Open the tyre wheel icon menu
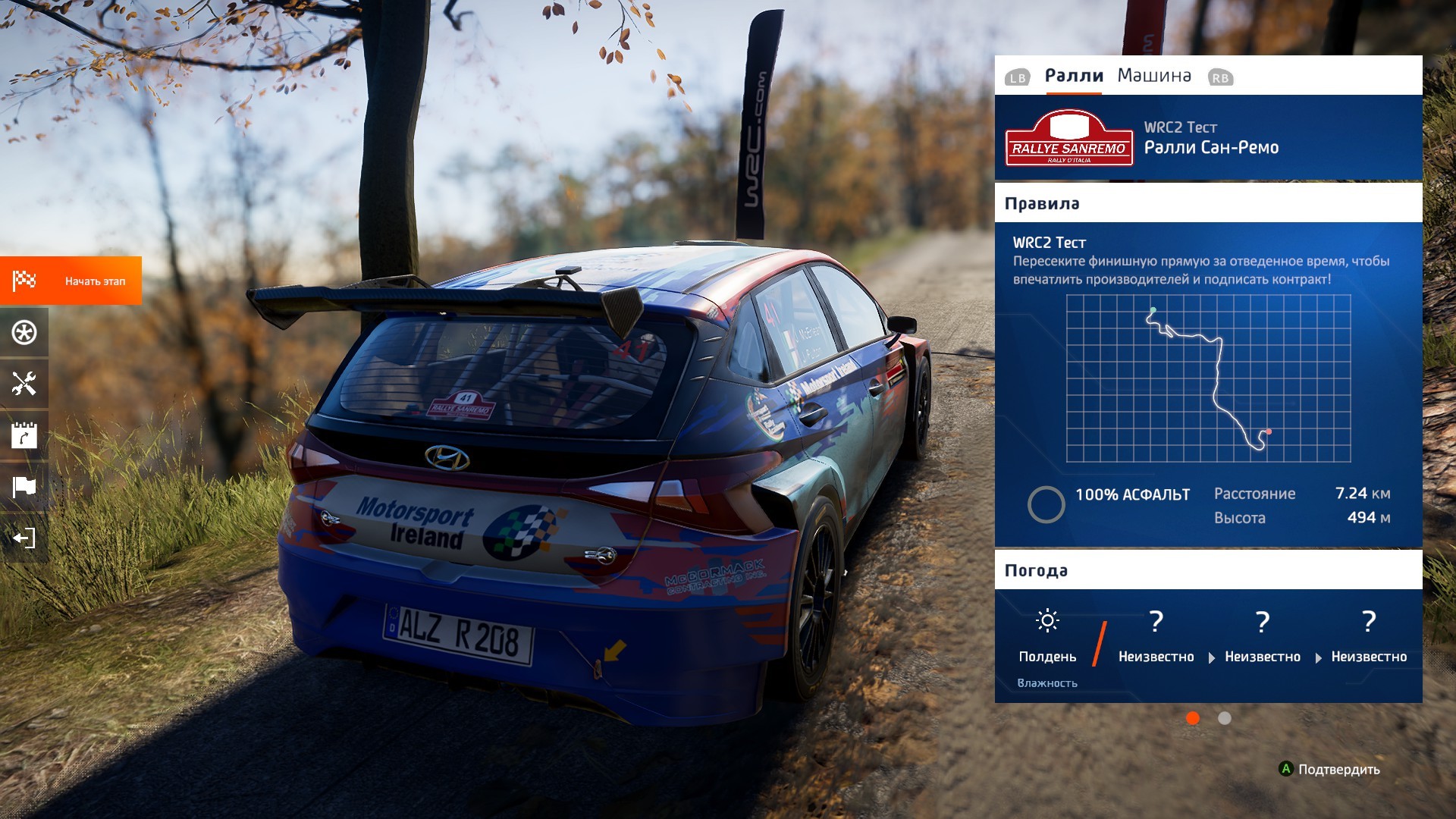Screen dimensions: 1456x819 point(24,332)
